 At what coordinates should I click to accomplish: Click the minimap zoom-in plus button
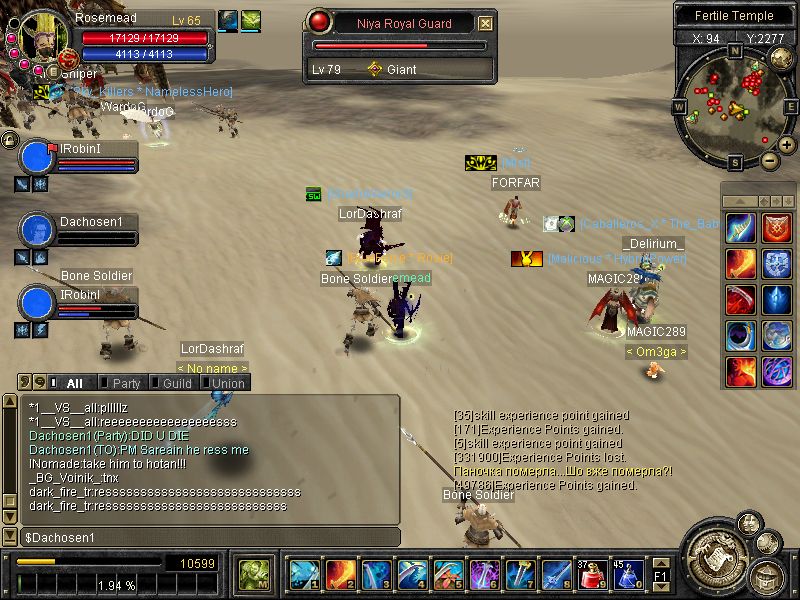(x=787, y=145)
